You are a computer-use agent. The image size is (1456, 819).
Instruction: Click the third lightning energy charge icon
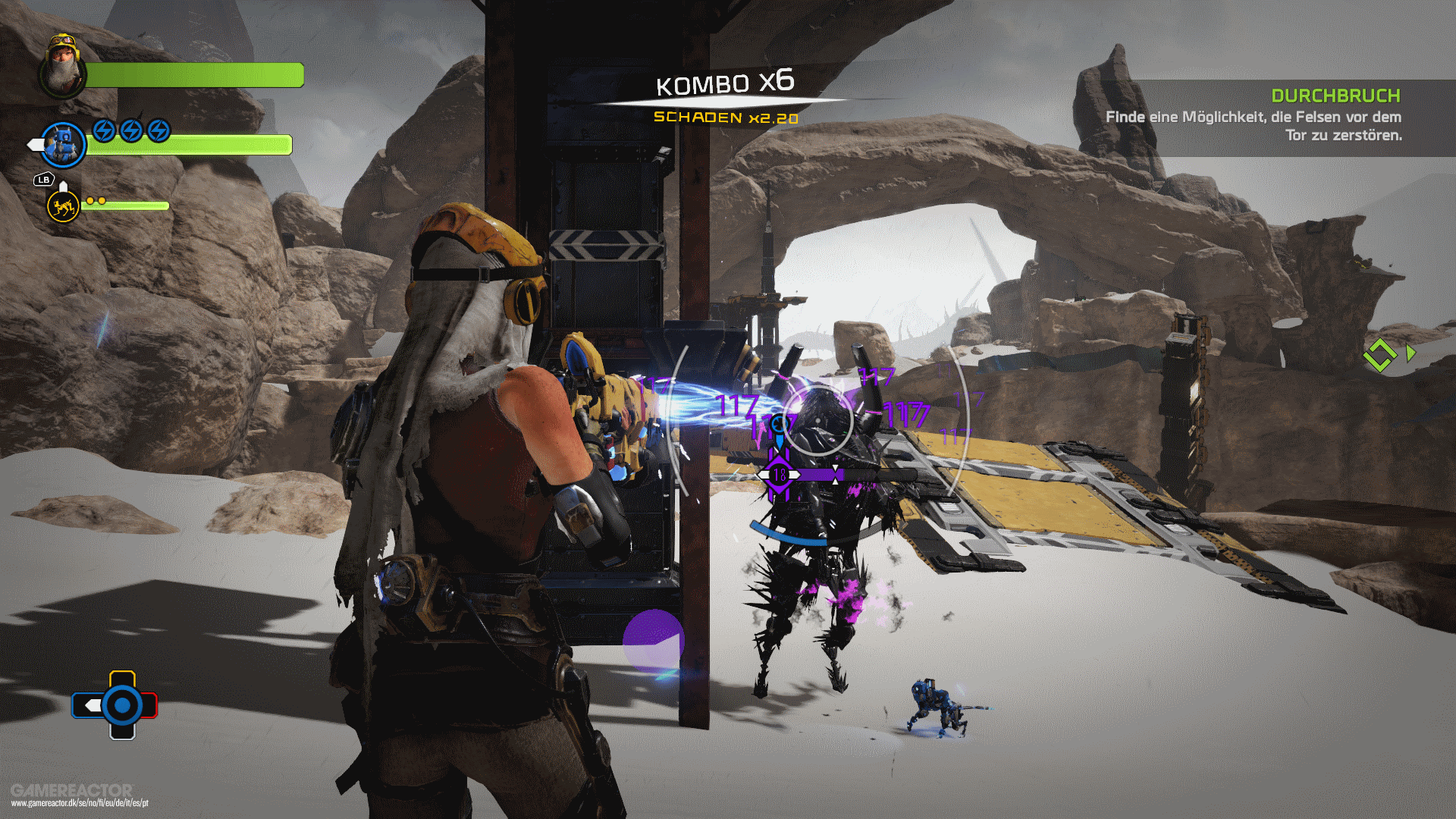tap(157, 130)
